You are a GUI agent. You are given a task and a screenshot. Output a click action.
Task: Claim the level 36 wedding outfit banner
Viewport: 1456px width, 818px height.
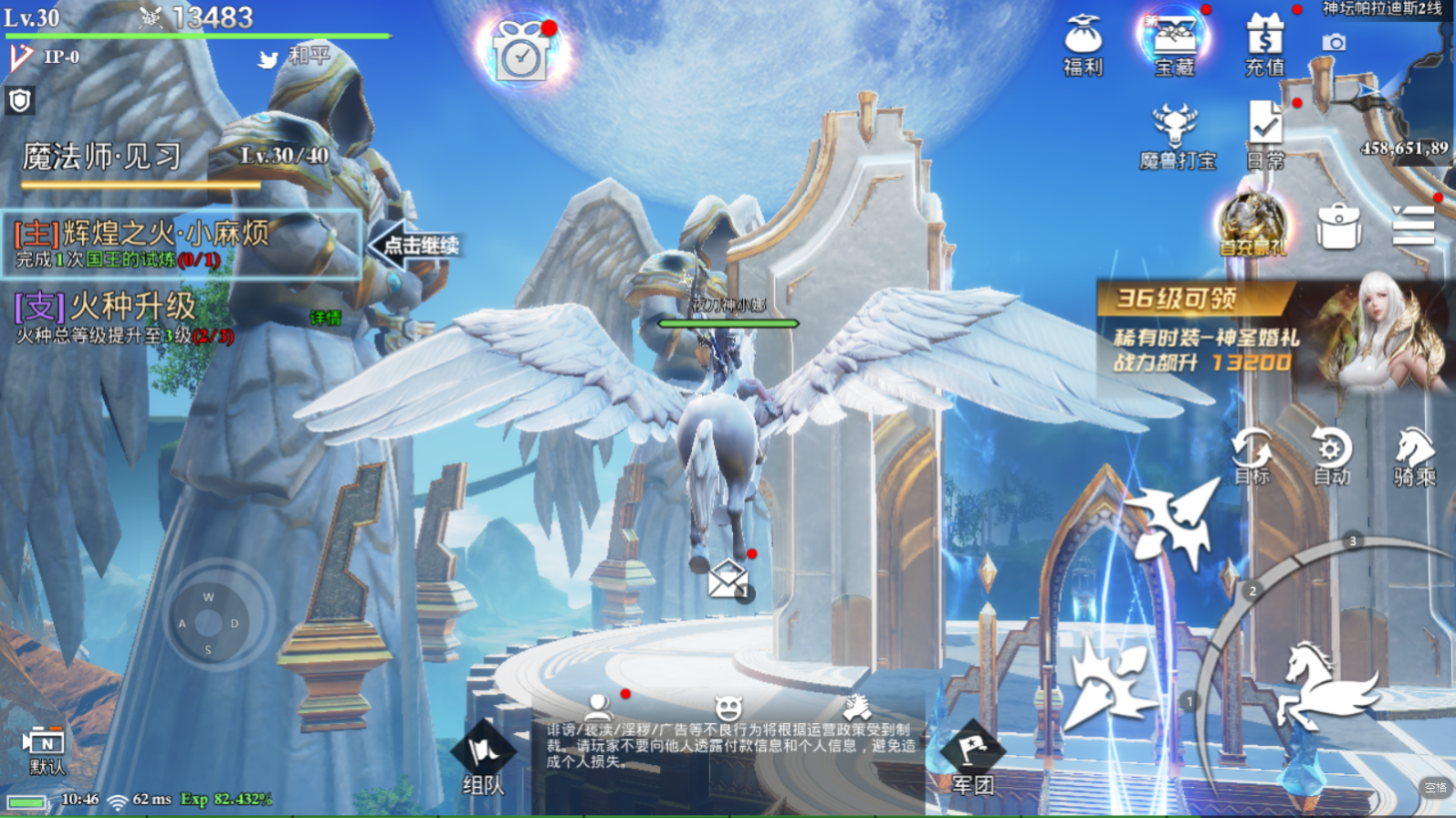tap(1269, 335)
